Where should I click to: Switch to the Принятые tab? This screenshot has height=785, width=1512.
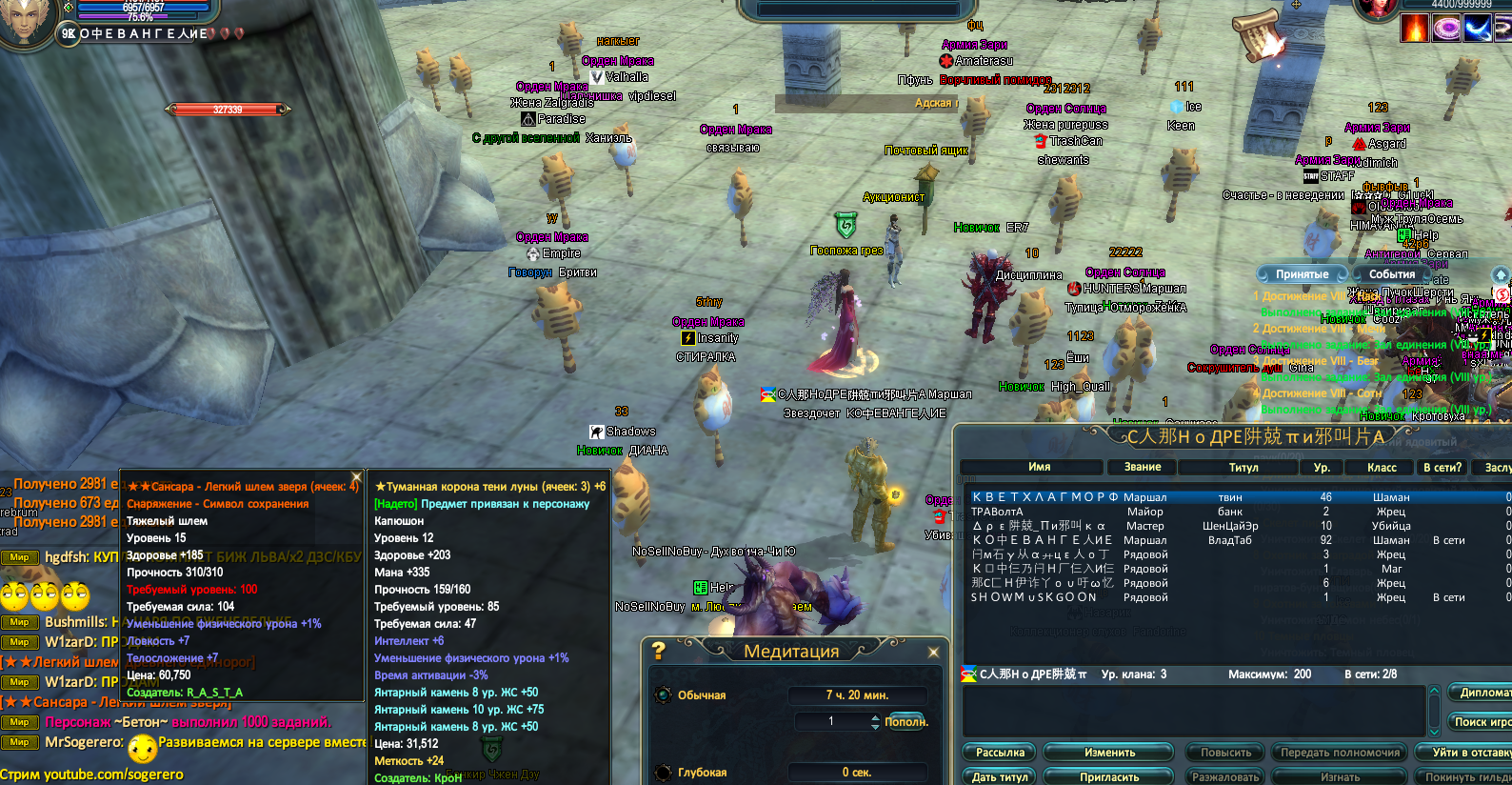[1303, 273]
